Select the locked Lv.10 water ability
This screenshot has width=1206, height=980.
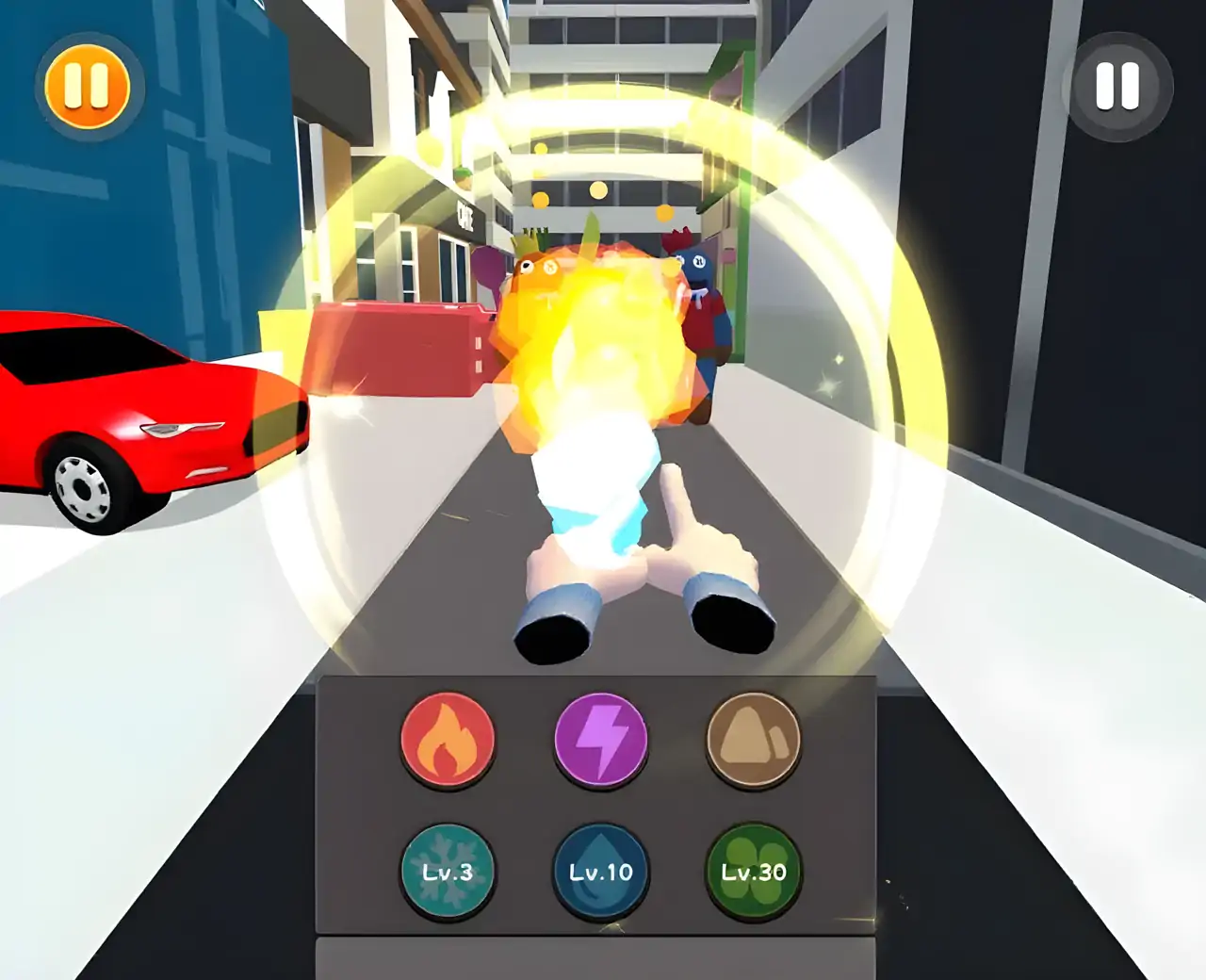601,872
